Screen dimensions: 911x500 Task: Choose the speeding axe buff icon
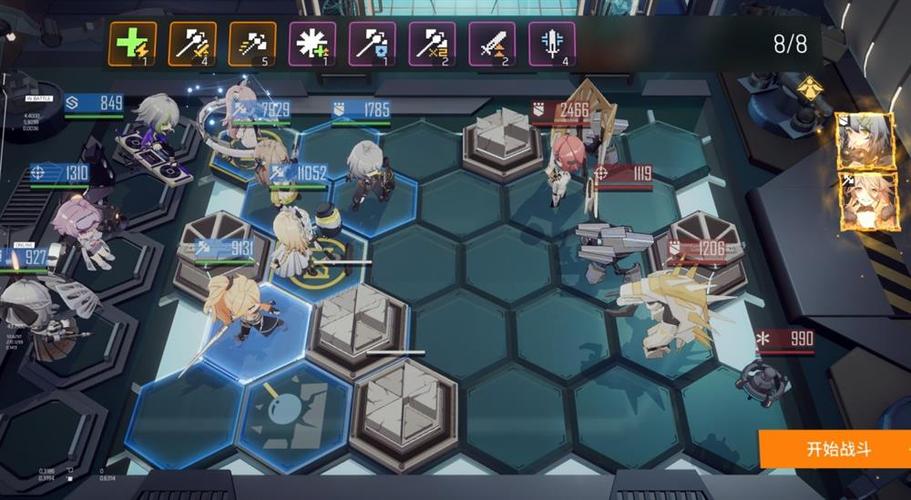(x=253, y=44)
